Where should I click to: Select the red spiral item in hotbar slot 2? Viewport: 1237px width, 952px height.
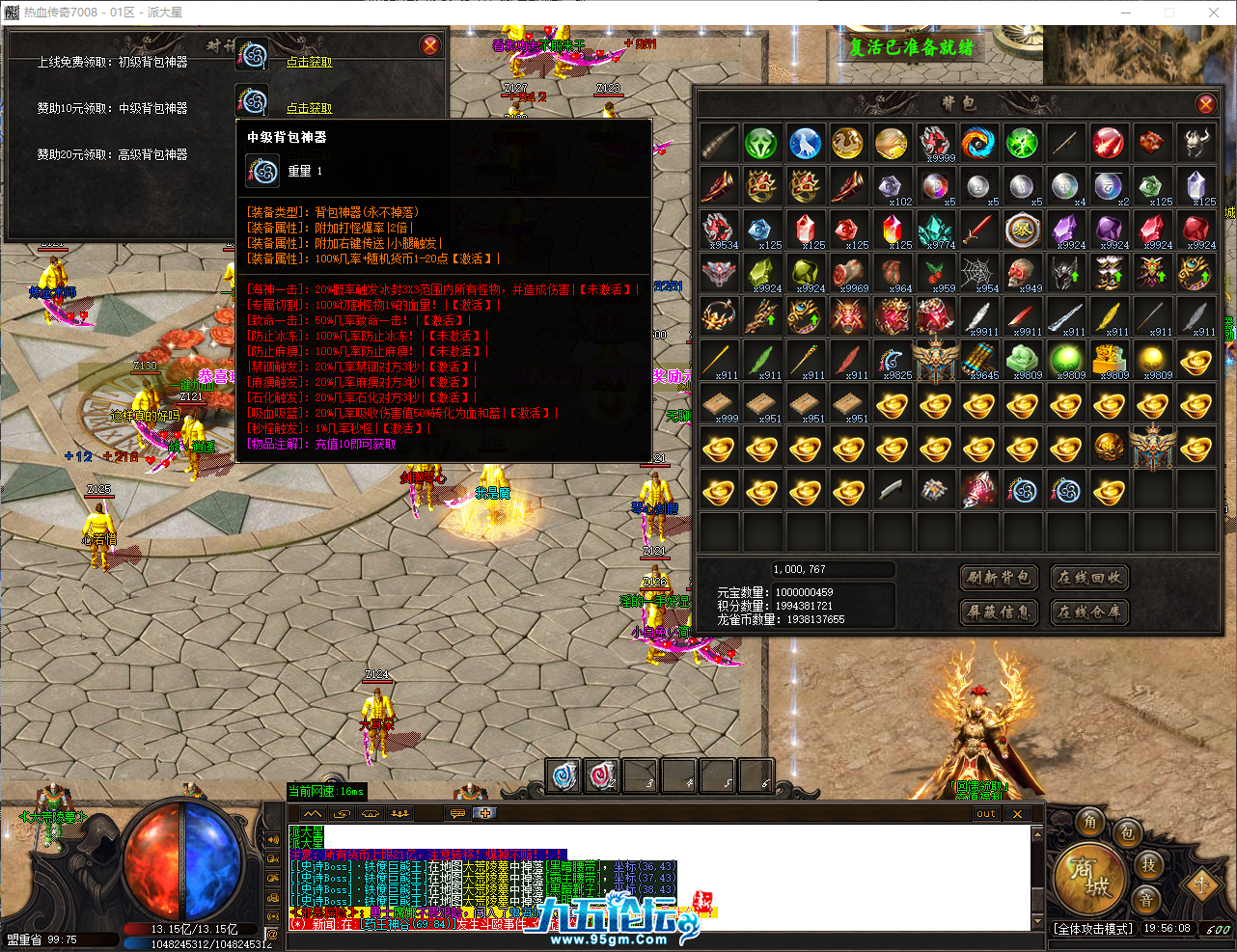(x=601, y=774)
